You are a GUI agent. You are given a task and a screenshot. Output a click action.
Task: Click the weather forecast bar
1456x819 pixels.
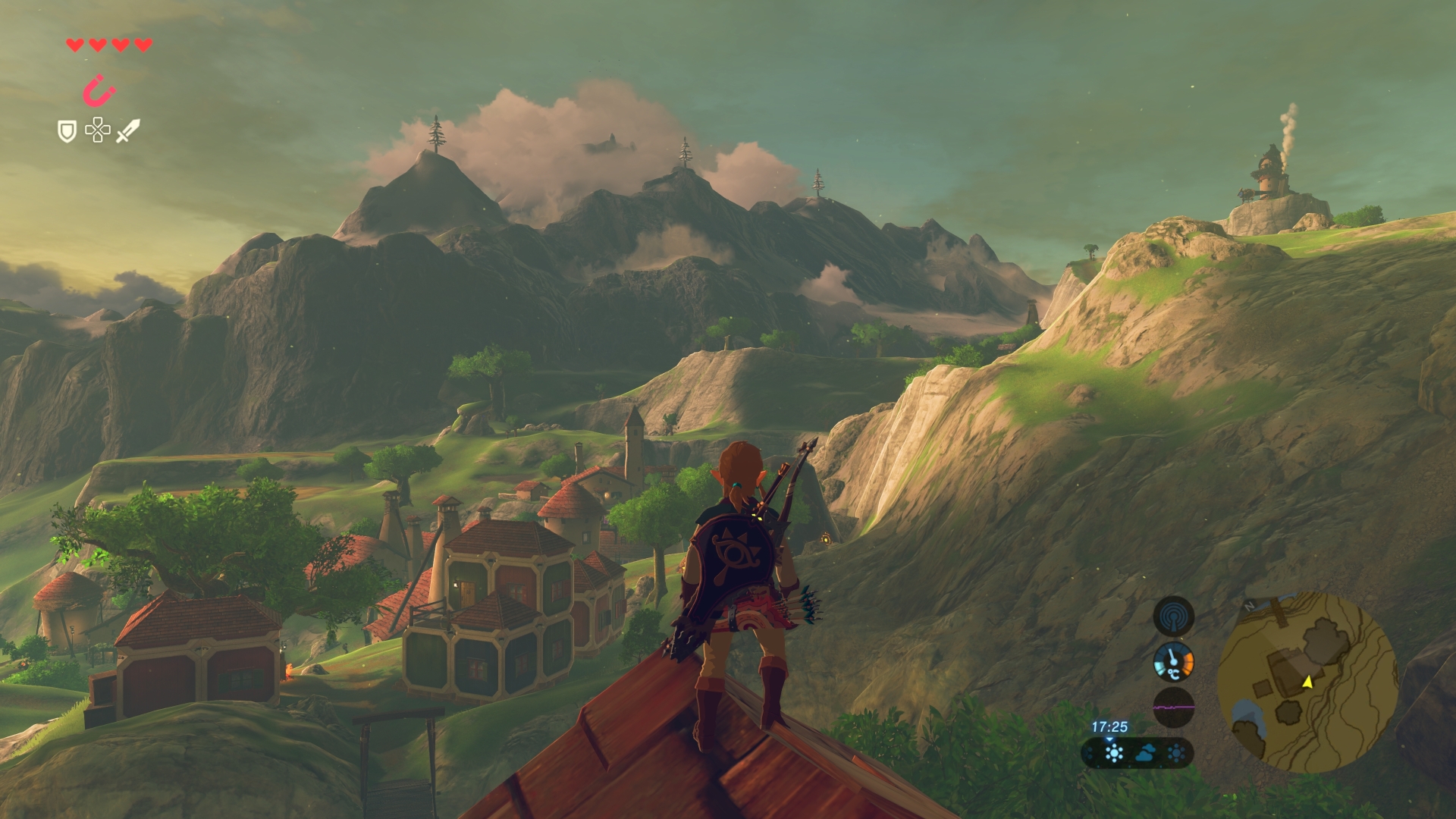pos(1137,753)
